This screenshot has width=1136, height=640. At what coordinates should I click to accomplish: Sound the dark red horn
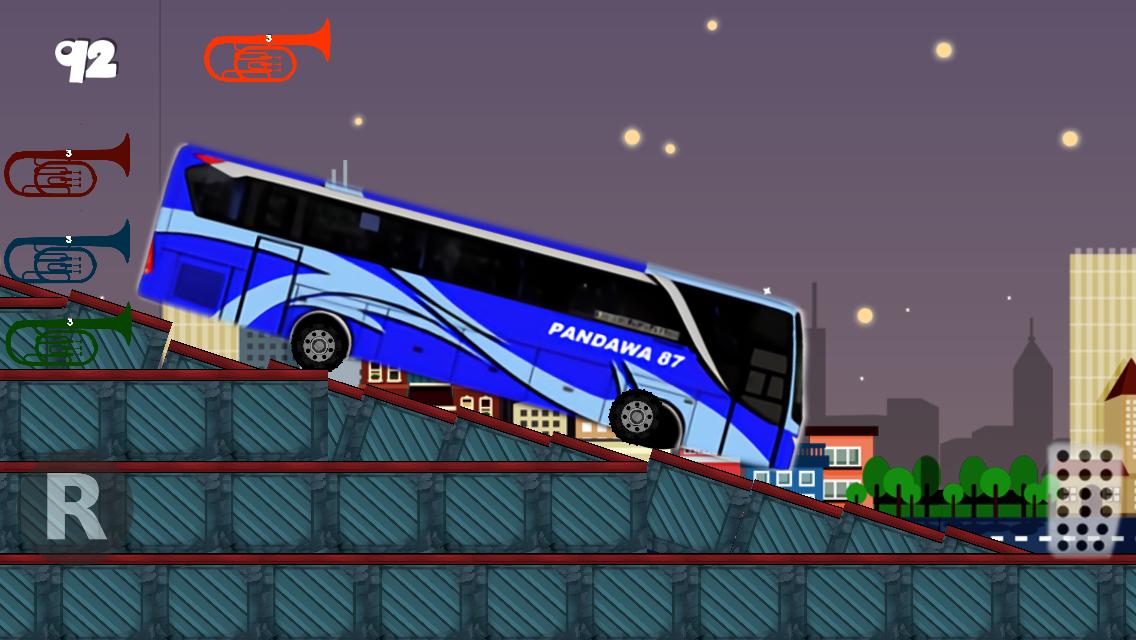pyautogui.click(x=66, y=168)
